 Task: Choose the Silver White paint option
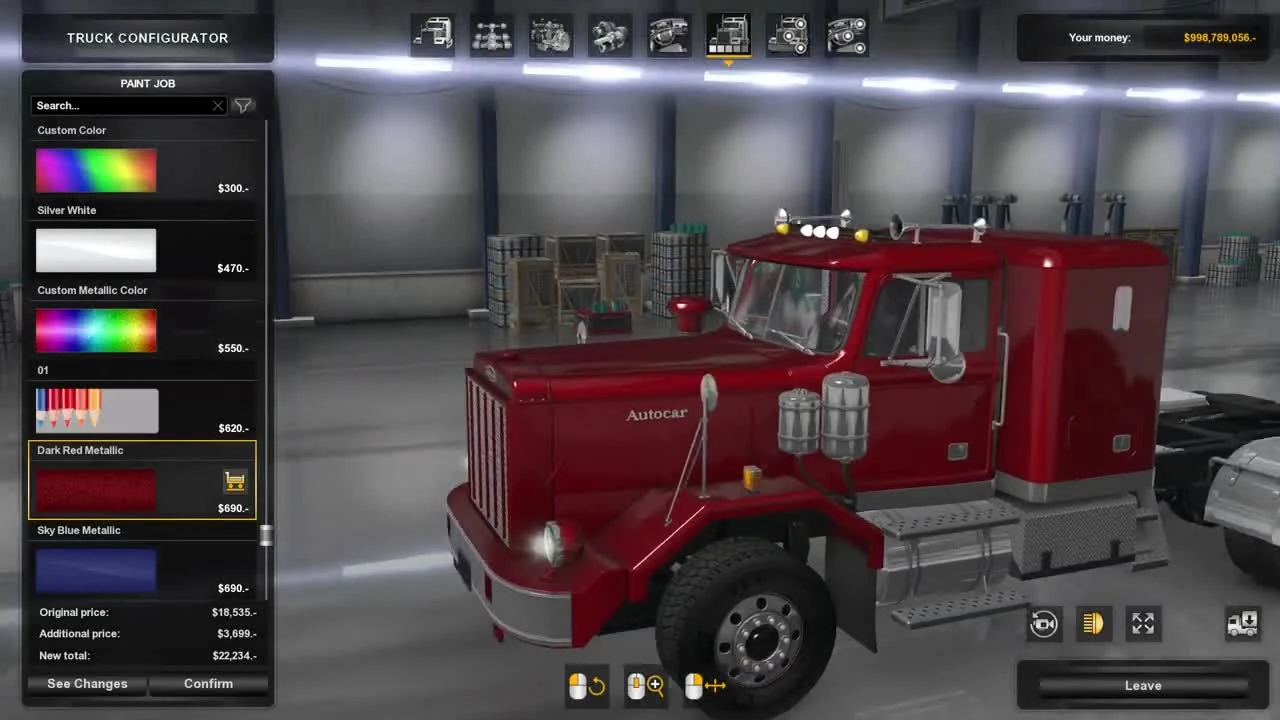[x=96, y=250]
